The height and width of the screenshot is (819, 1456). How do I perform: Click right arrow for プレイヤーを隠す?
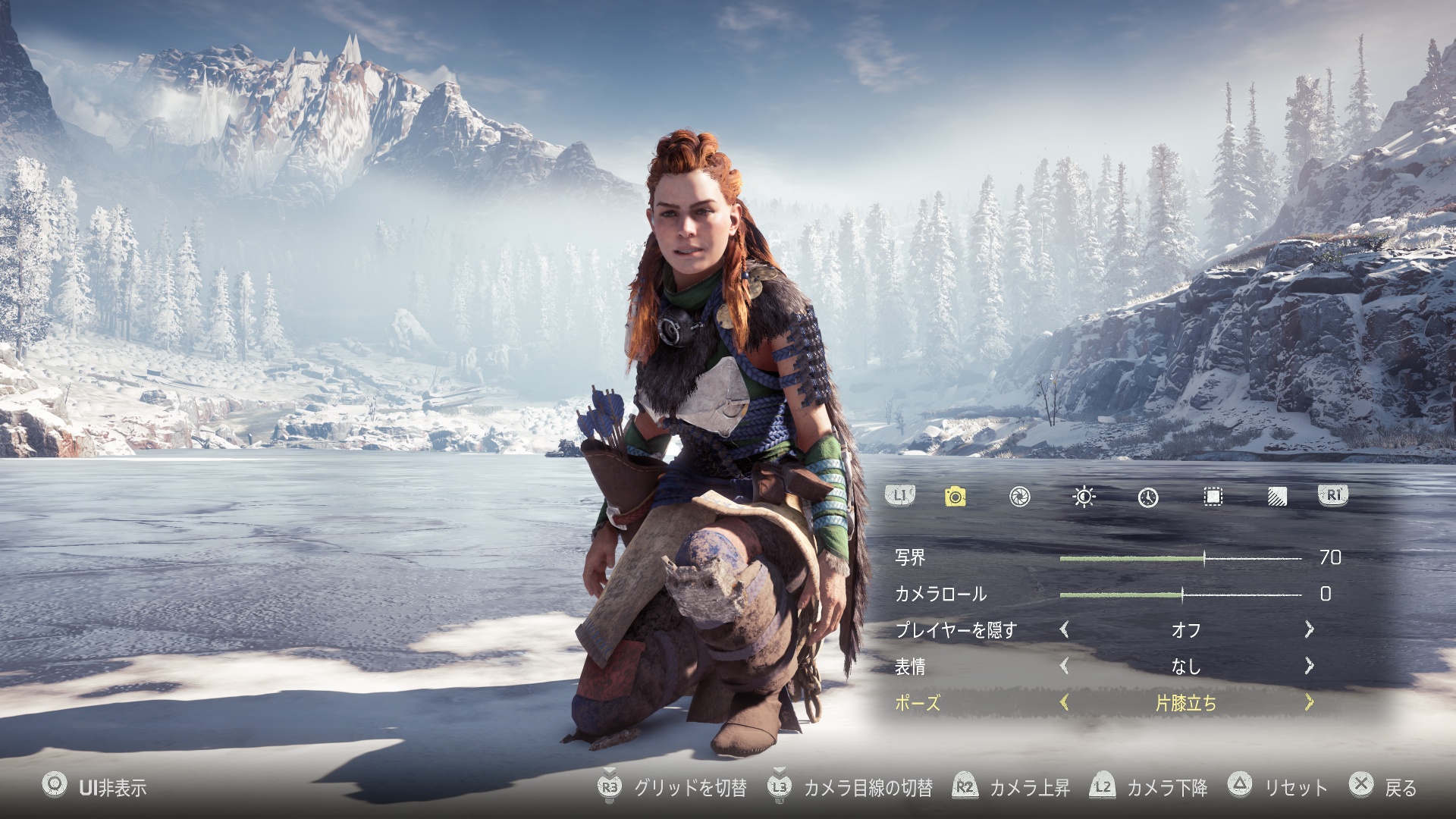pyautogui.click(x=1309, y=629)
